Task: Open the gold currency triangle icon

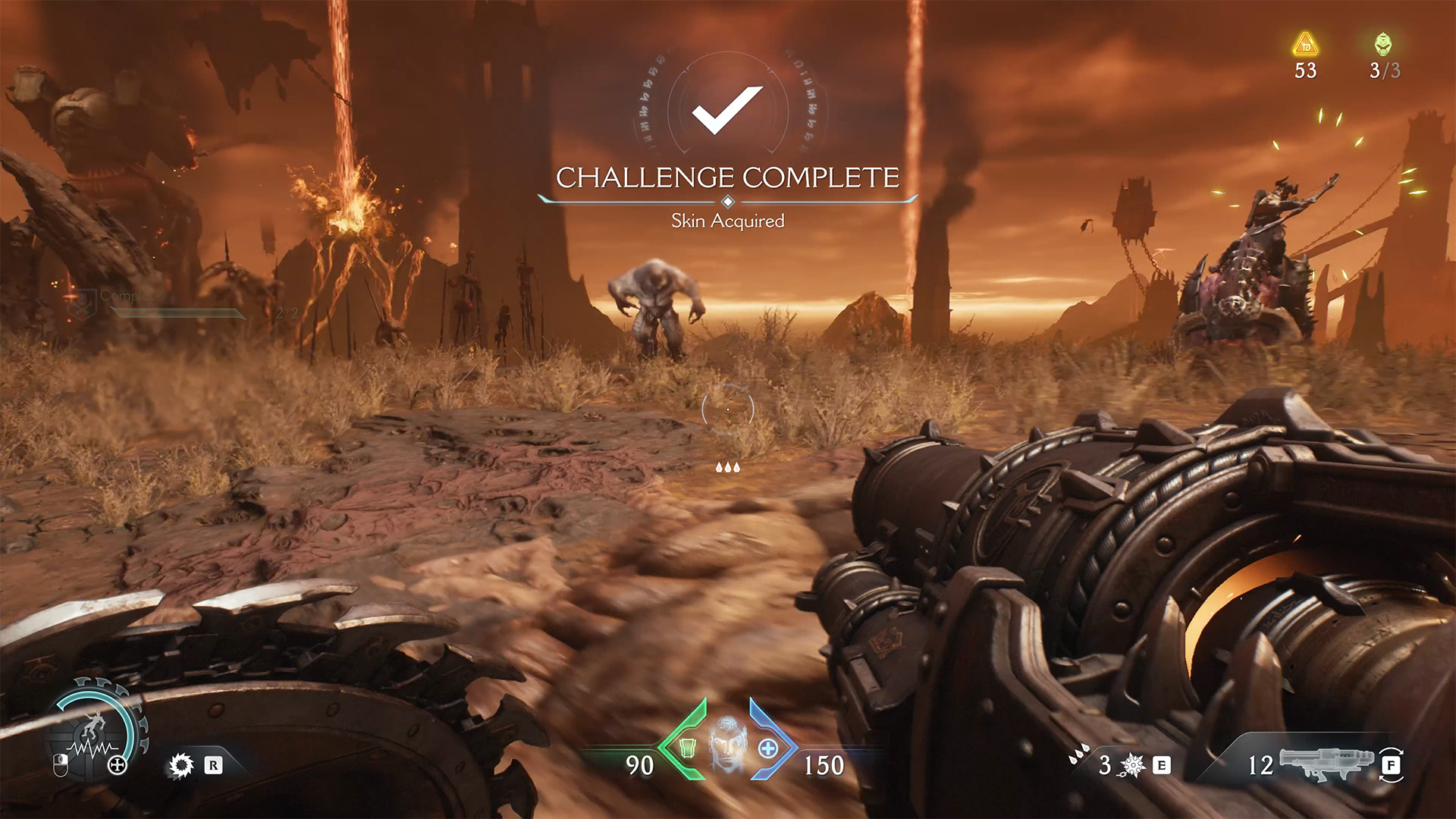Action: (x=1305, y=45)
